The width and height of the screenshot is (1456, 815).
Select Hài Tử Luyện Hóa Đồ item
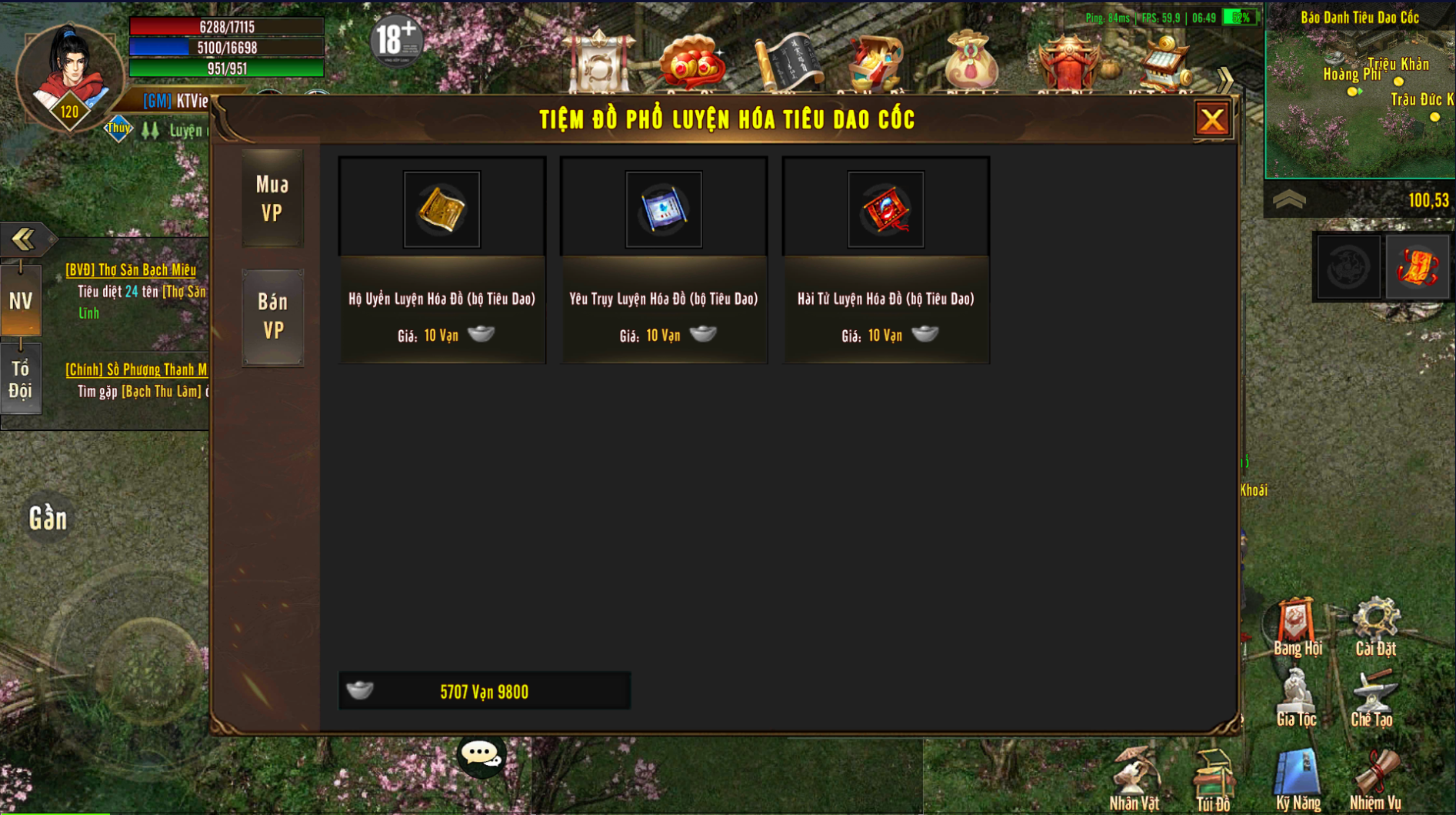tap(885, 209)
